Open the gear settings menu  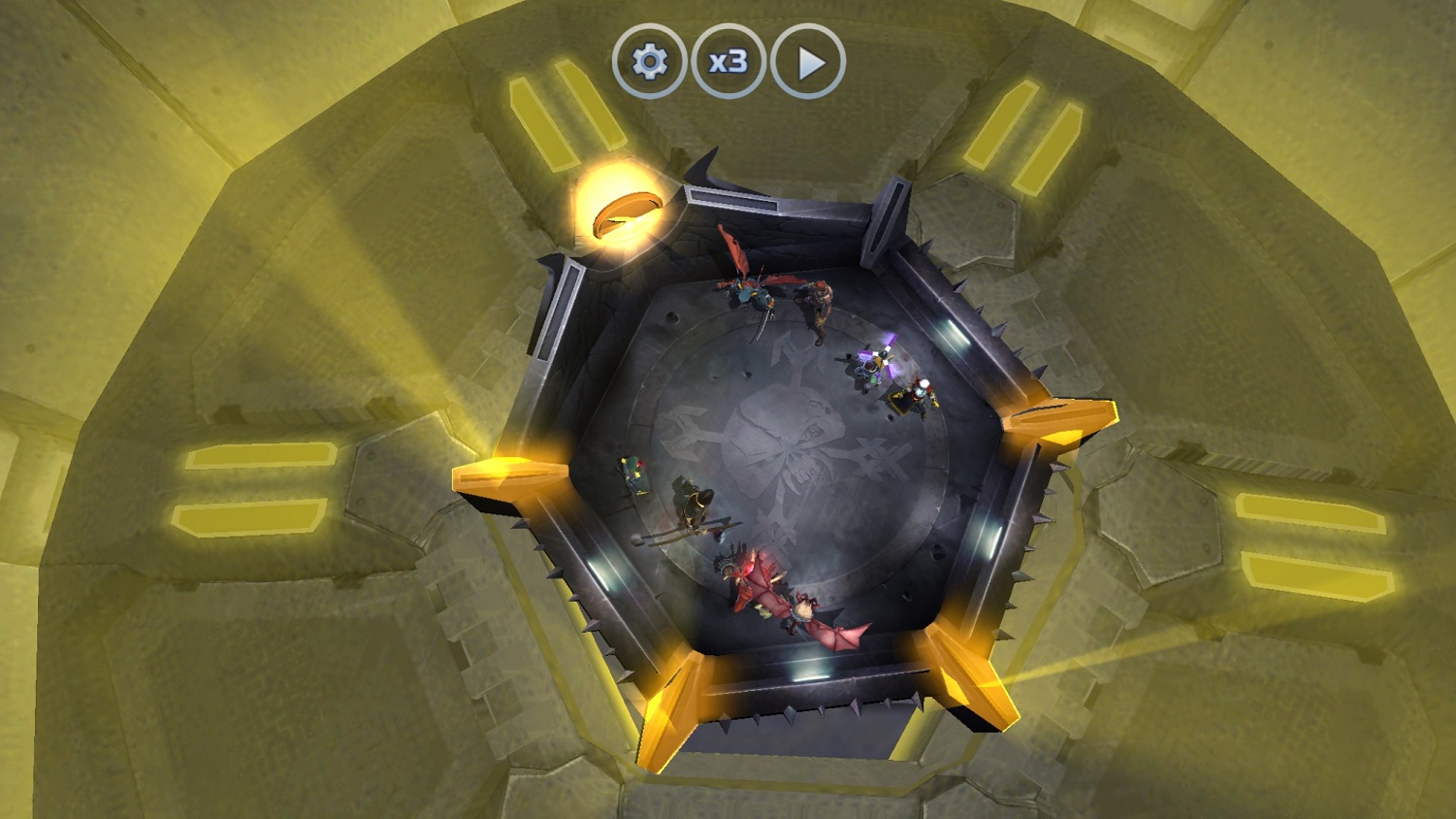[x=649, y=62]
